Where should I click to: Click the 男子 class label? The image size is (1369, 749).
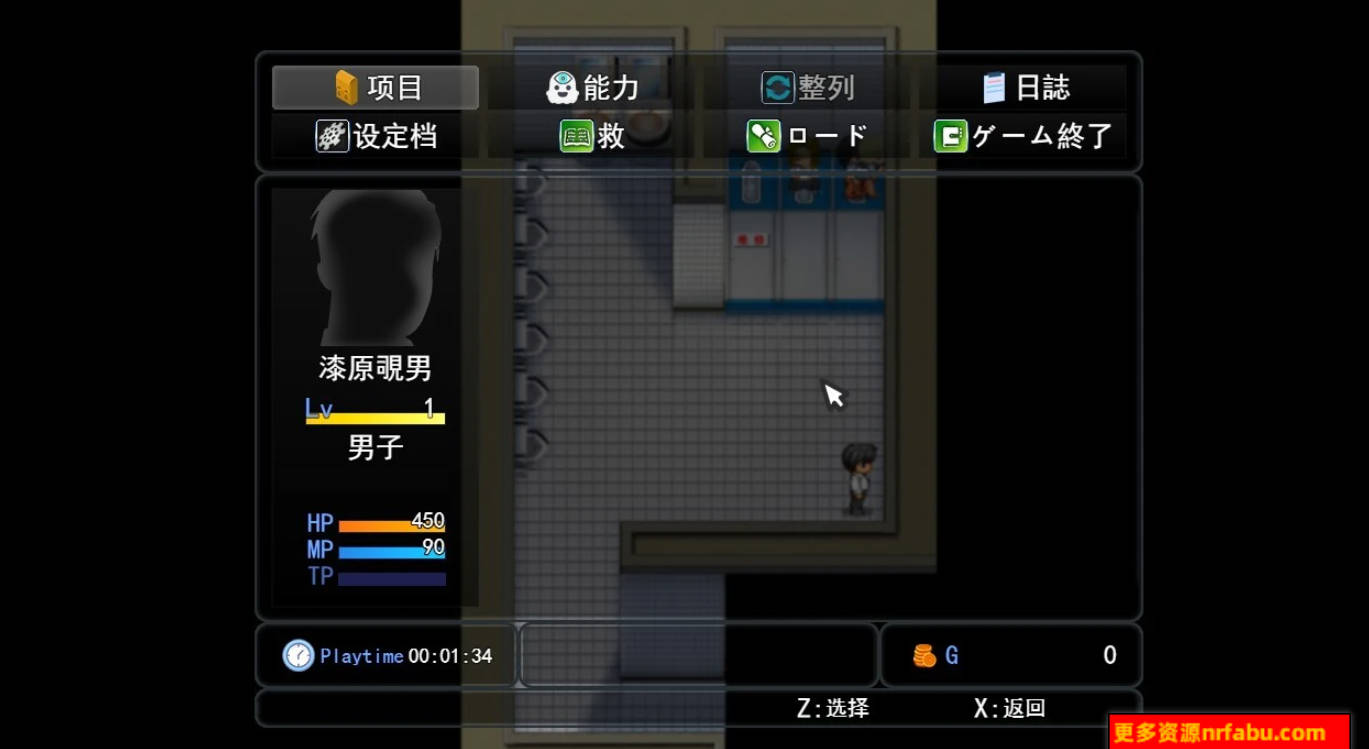tap(374, 447)
